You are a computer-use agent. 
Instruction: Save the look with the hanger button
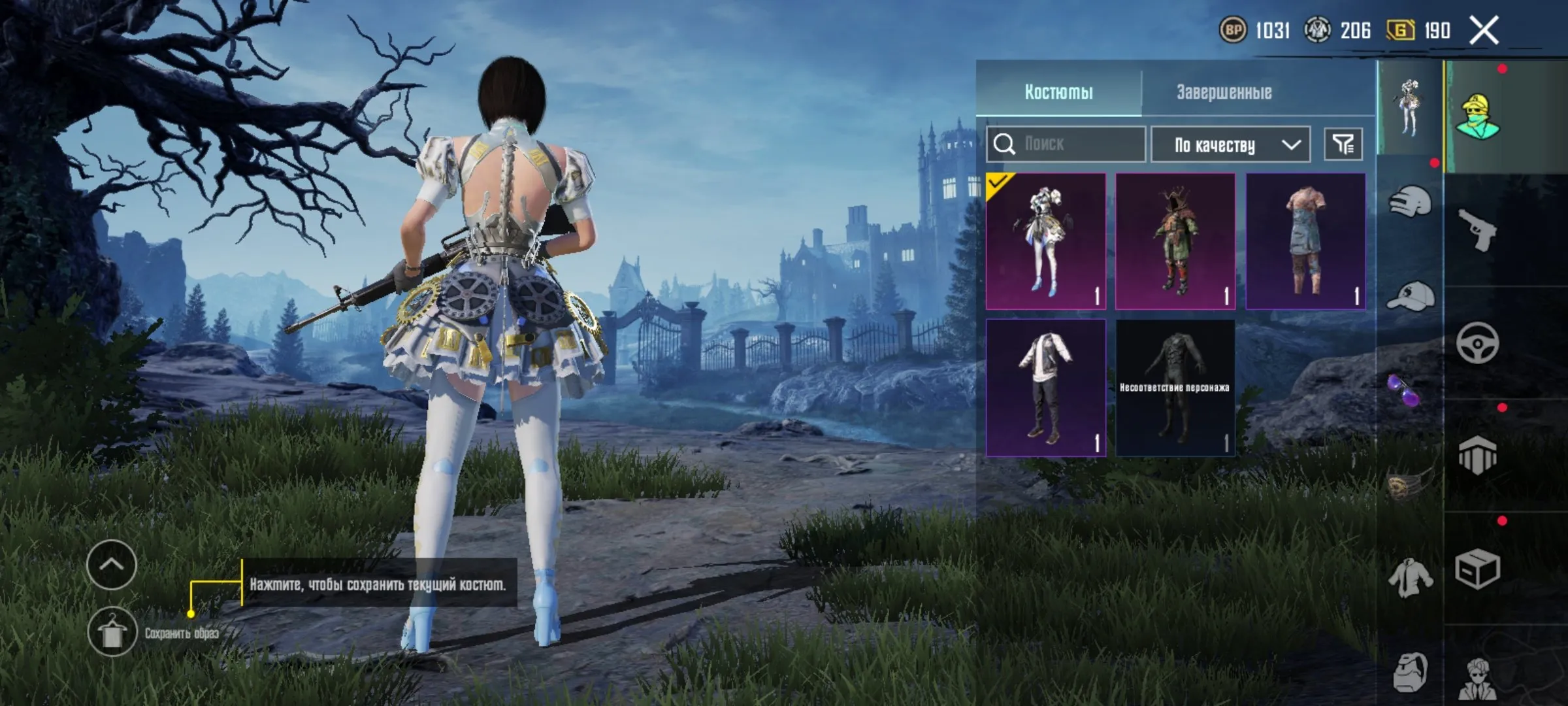pos(112,632)
